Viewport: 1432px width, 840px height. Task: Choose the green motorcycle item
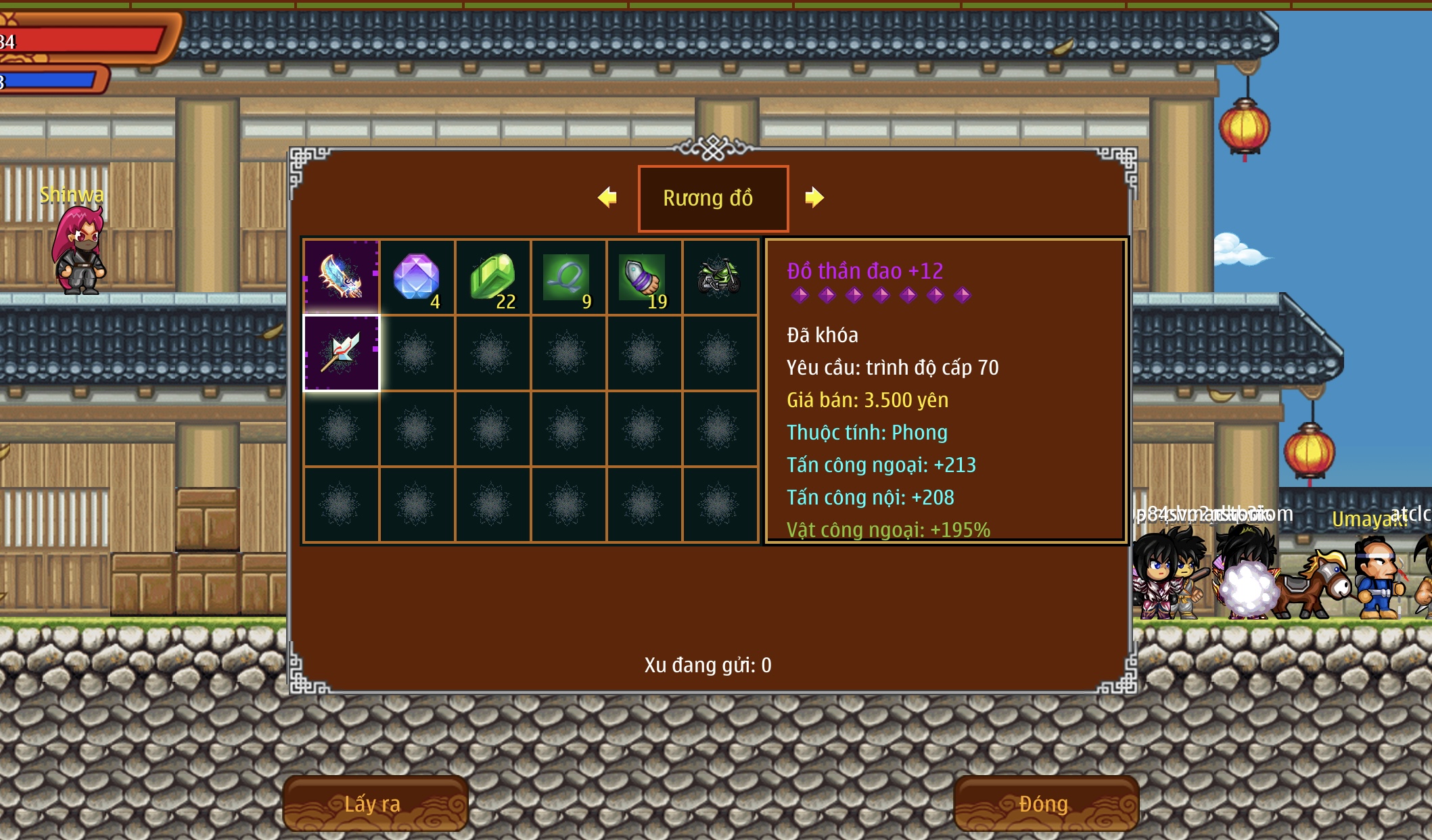coord(720,277)
